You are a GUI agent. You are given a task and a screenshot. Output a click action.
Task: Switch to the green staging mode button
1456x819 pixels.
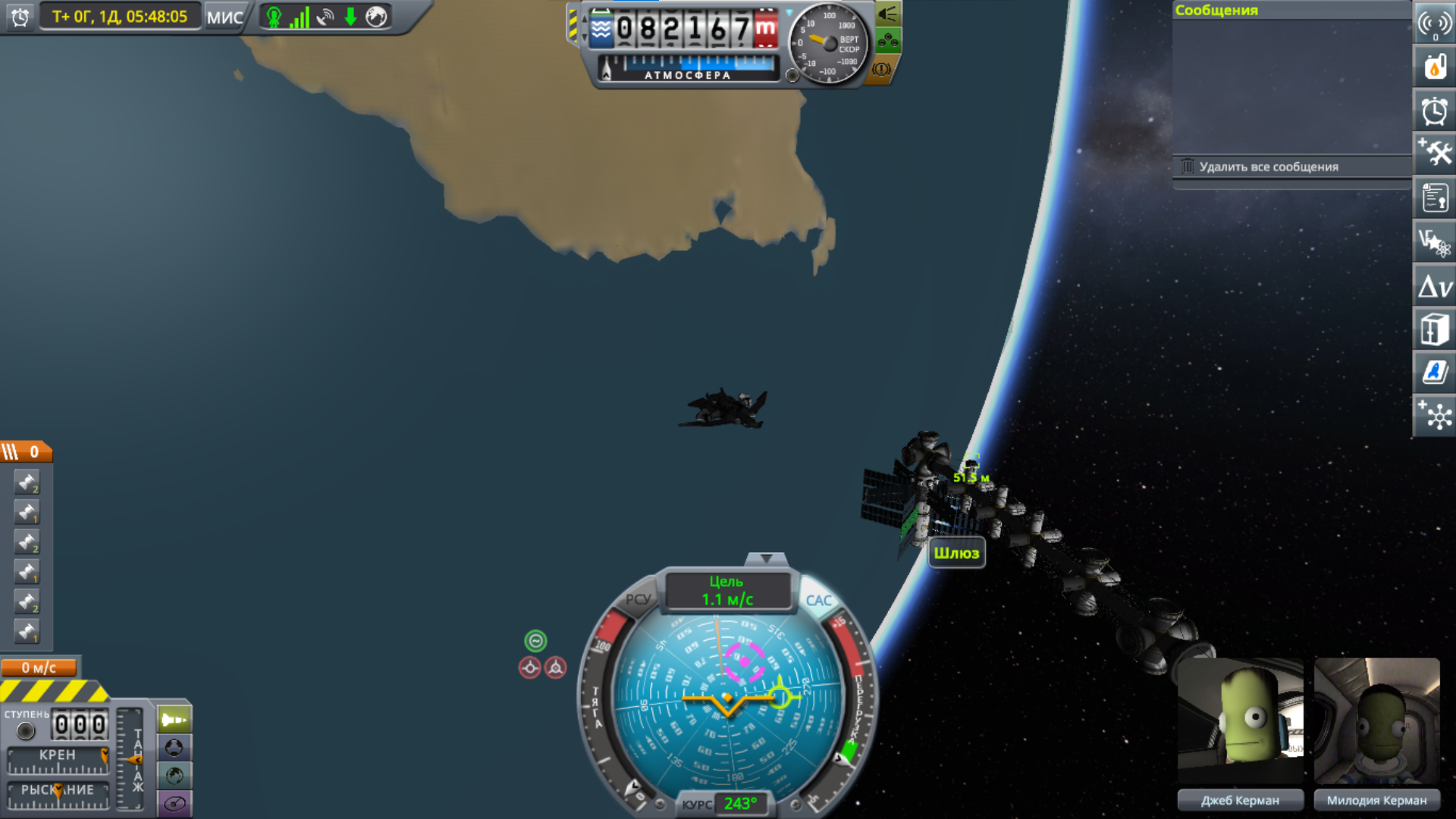174,720
